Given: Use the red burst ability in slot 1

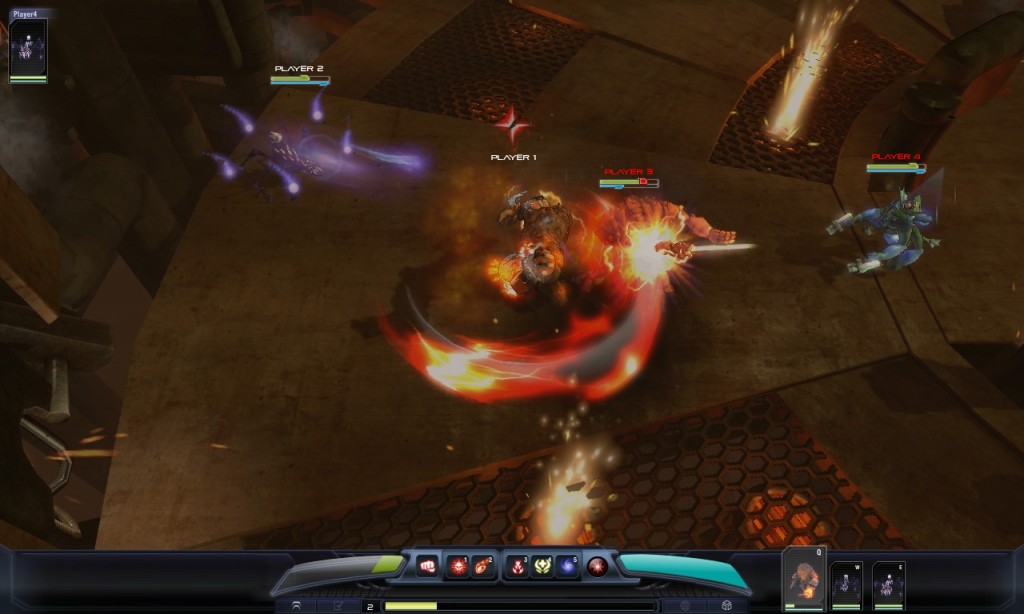Looking at the screenshot, I should [458, 566].
